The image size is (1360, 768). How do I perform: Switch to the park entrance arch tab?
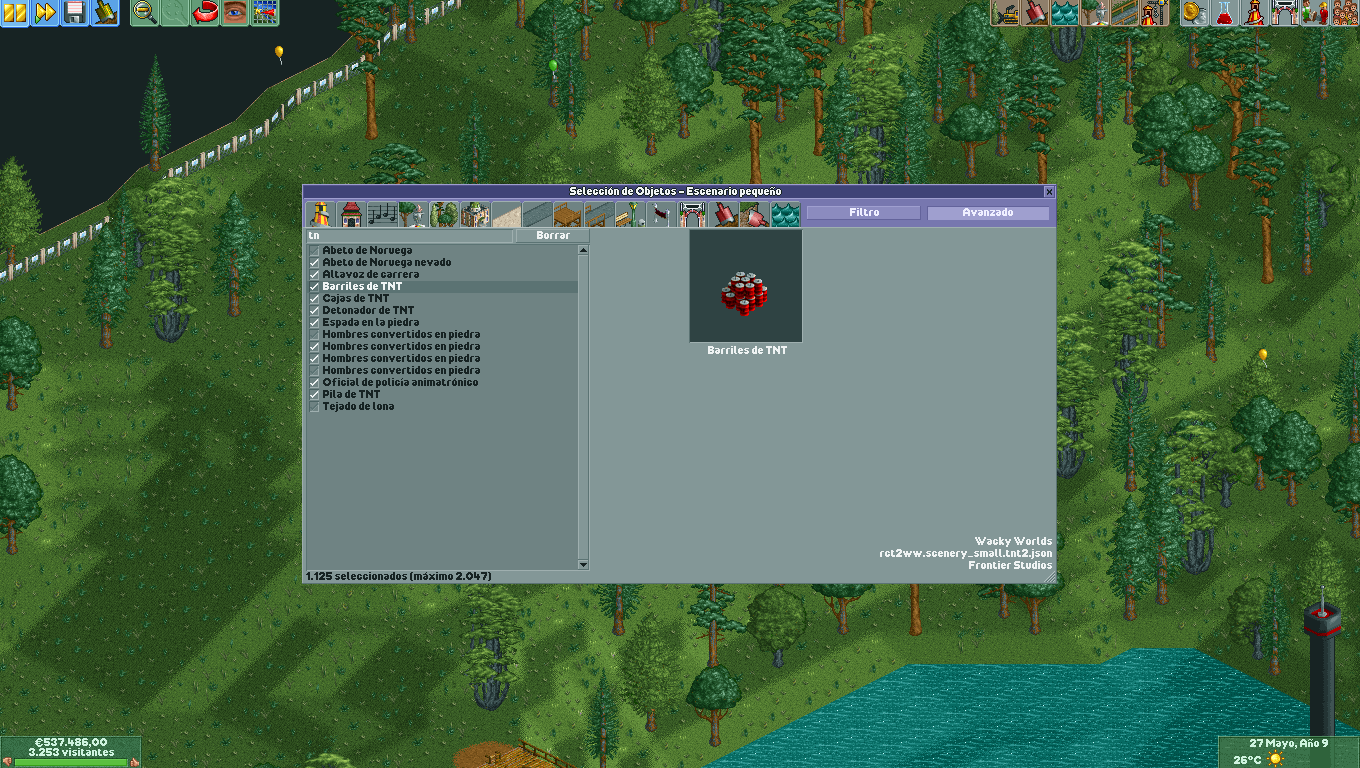[x=693, y=213]
